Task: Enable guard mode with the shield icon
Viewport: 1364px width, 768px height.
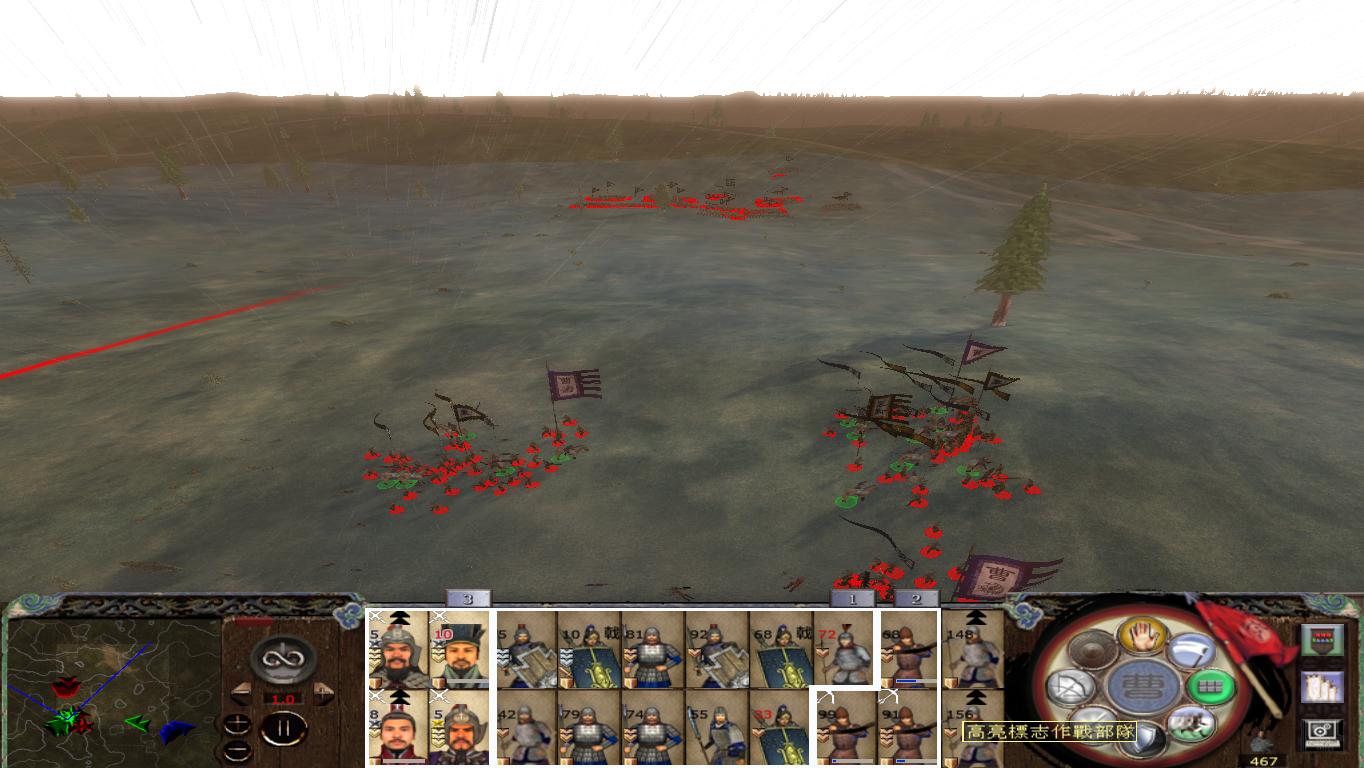Action: (1143, 737)
